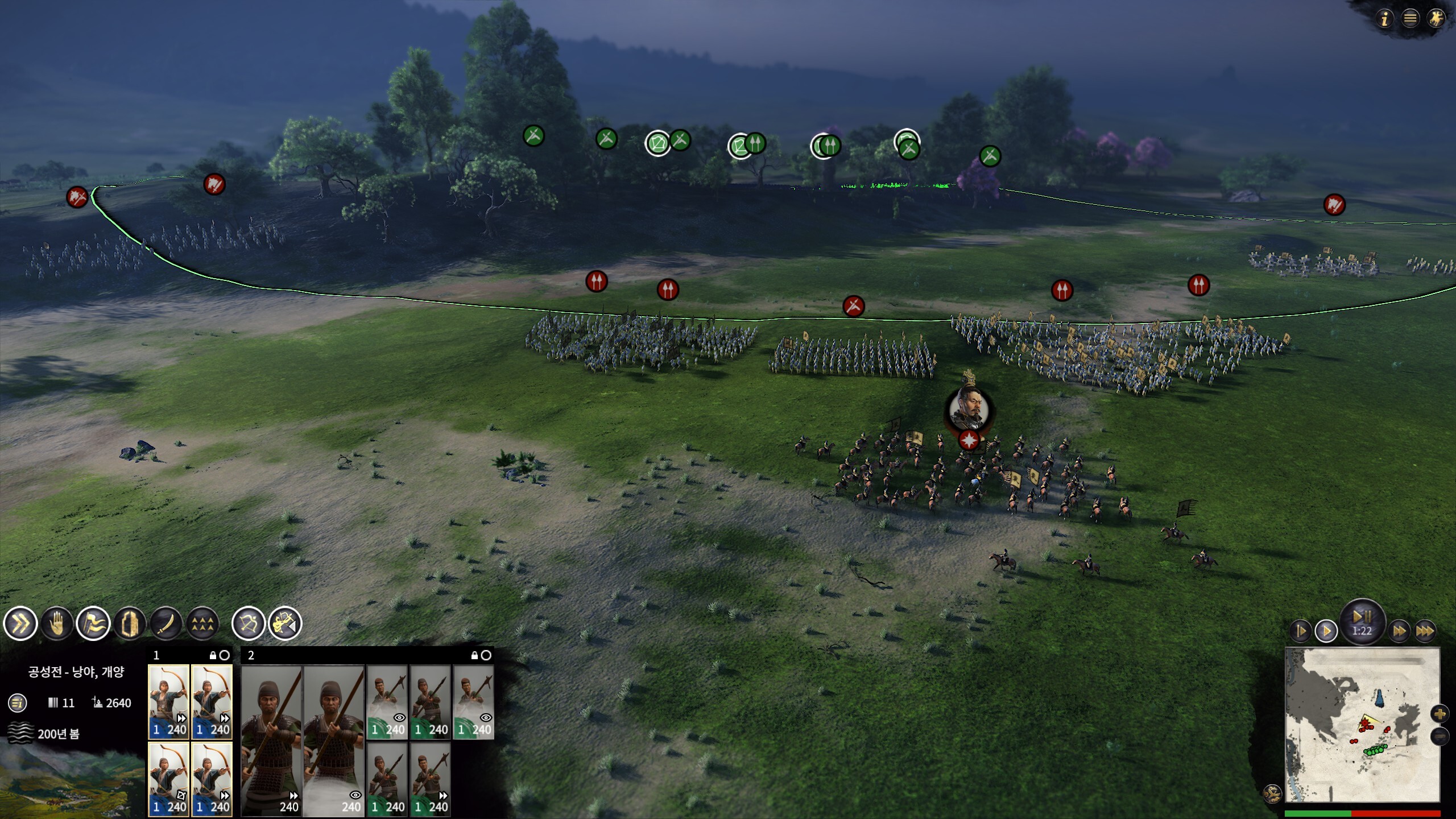Image resolution: width=1456 pixels, height=819 pixels.
Task: Toggle the lock on unit group 2
Action: [474, 655]
